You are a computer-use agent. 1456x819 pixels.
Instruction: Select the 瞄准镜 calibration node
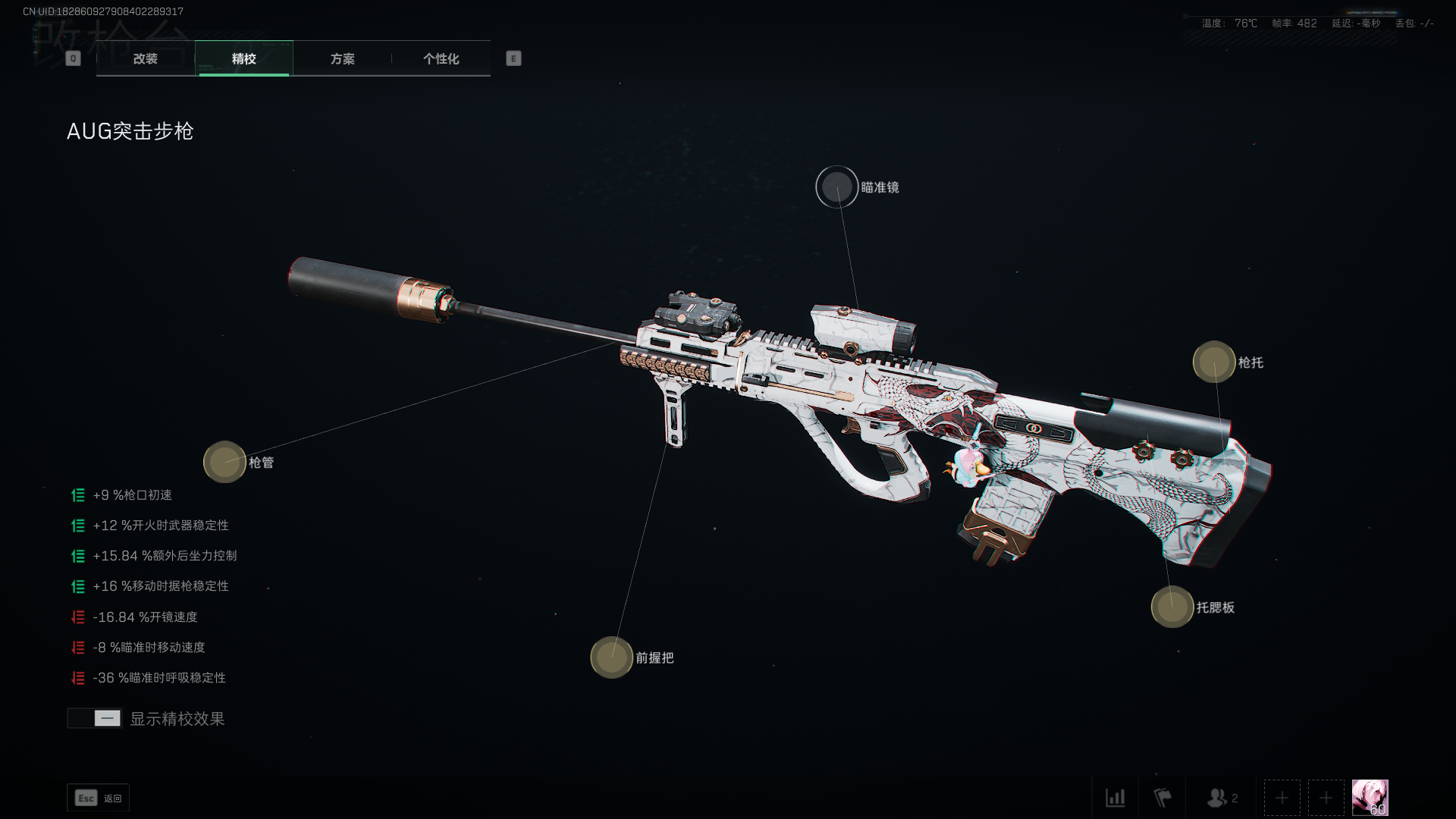pos(836,187)
